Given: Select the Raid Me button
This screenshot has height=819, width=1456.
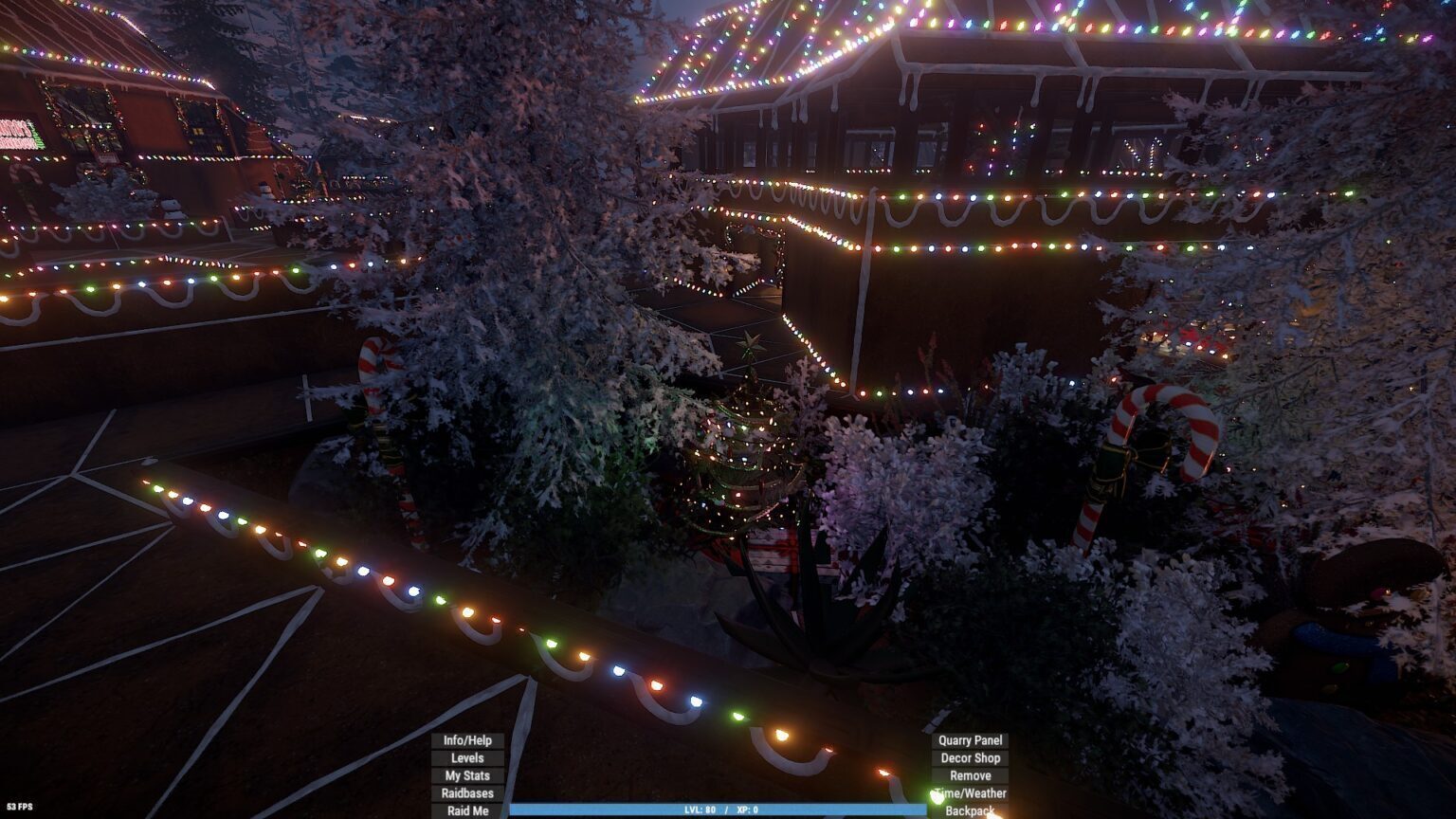Looking at the screenshot, I should 467,810.
